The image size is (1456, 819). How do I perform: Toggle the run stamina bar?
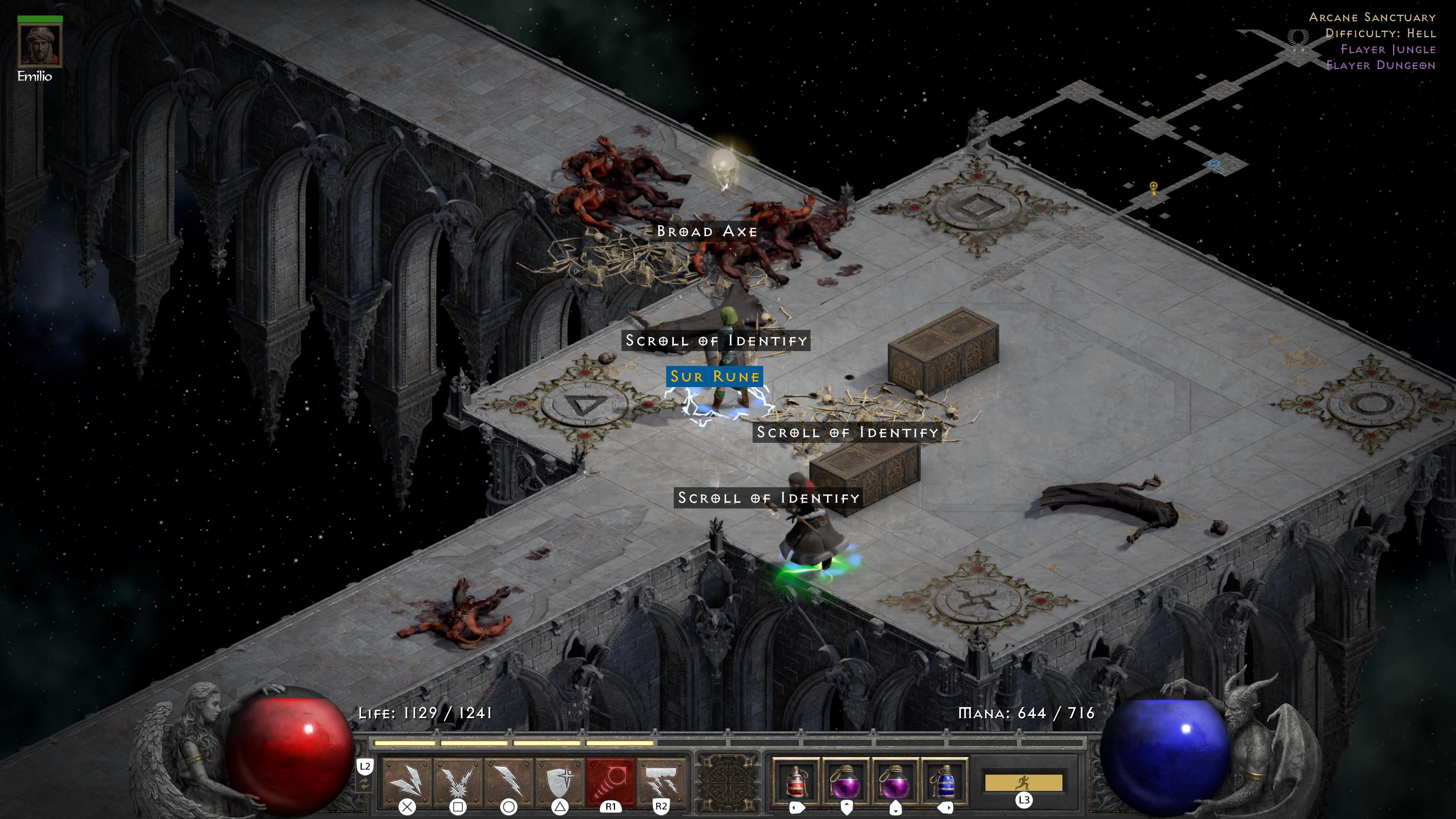coord(1024,783)
